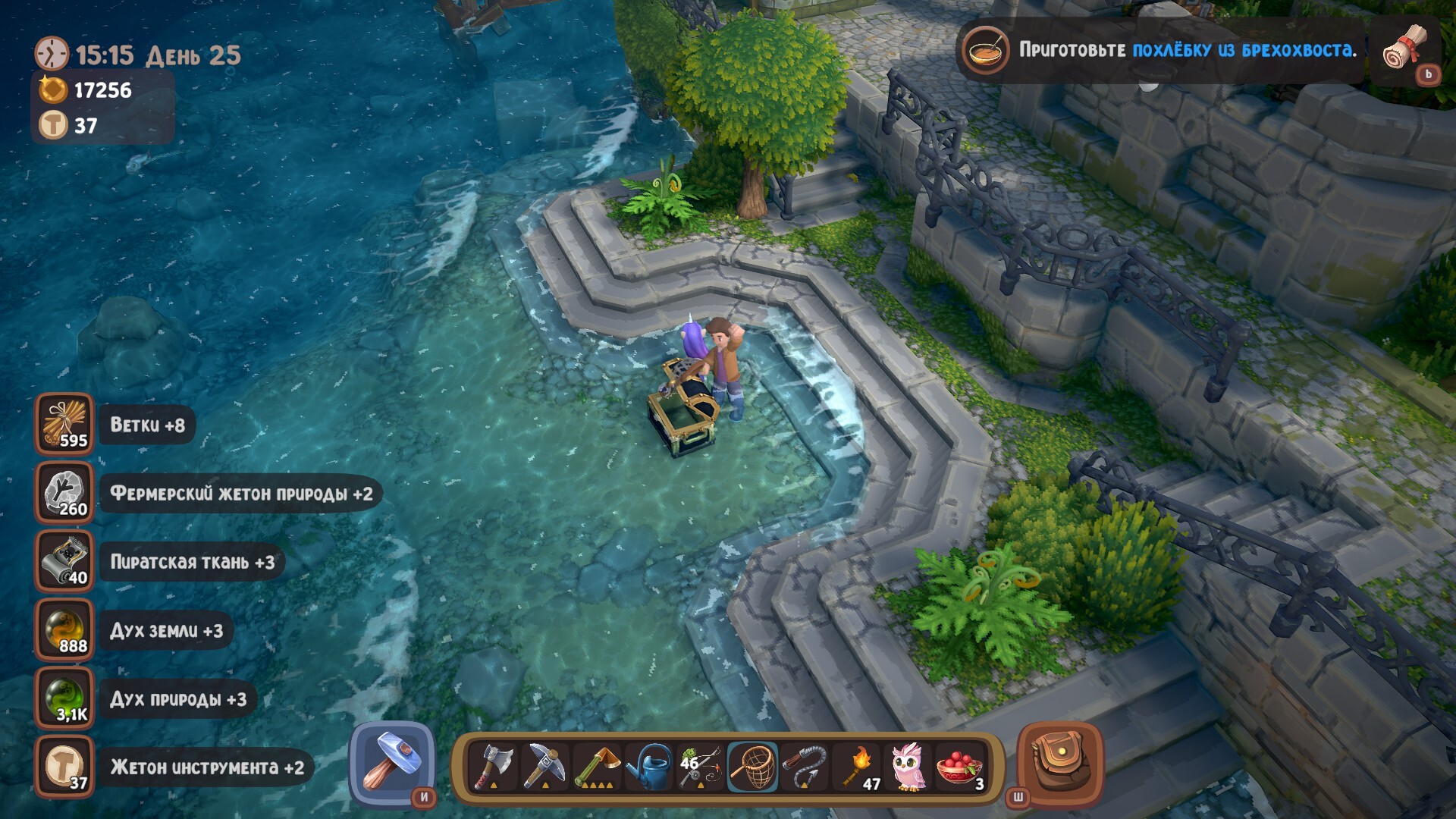
Task: Select the axe in the hotbar
Action: (x=494, y=767)
